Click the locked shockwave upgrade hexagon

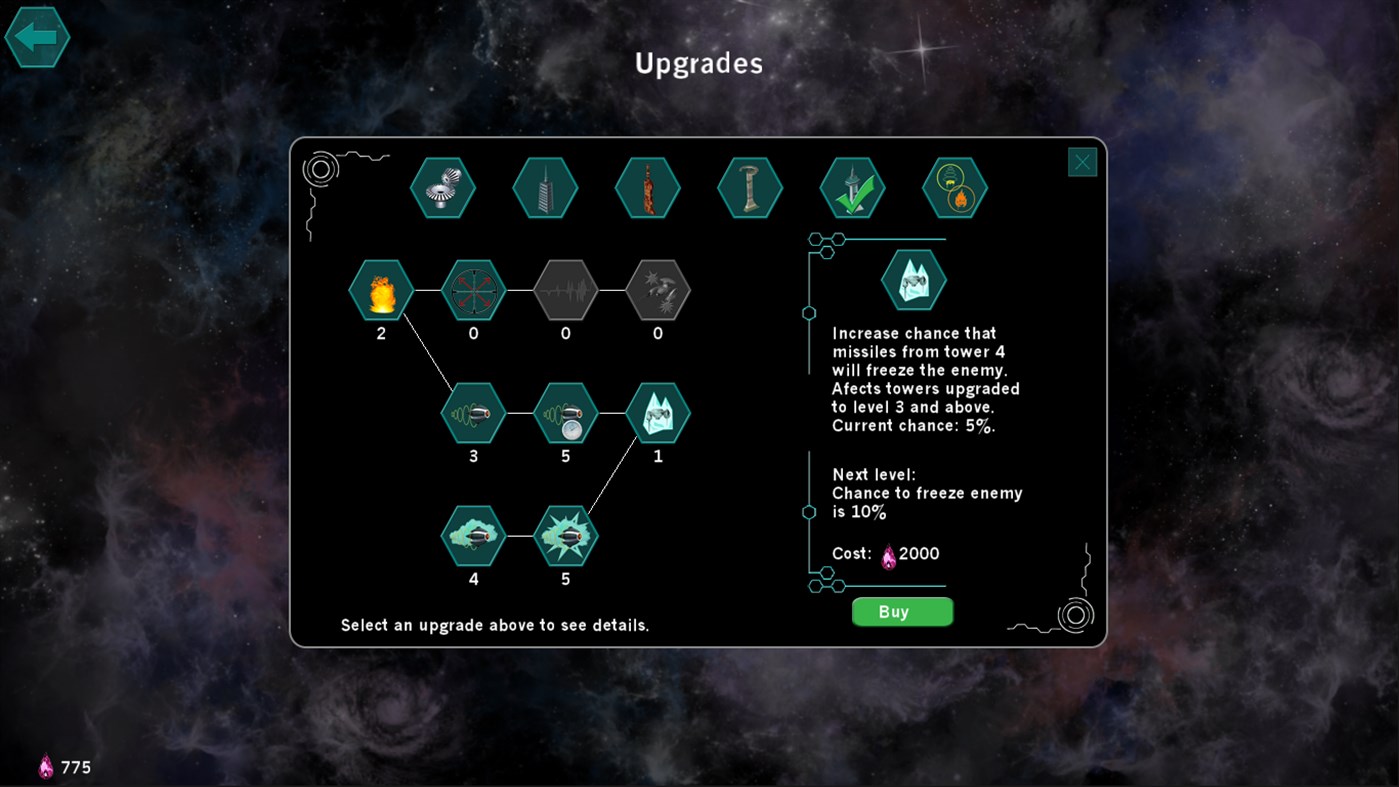tap(565, 291)
